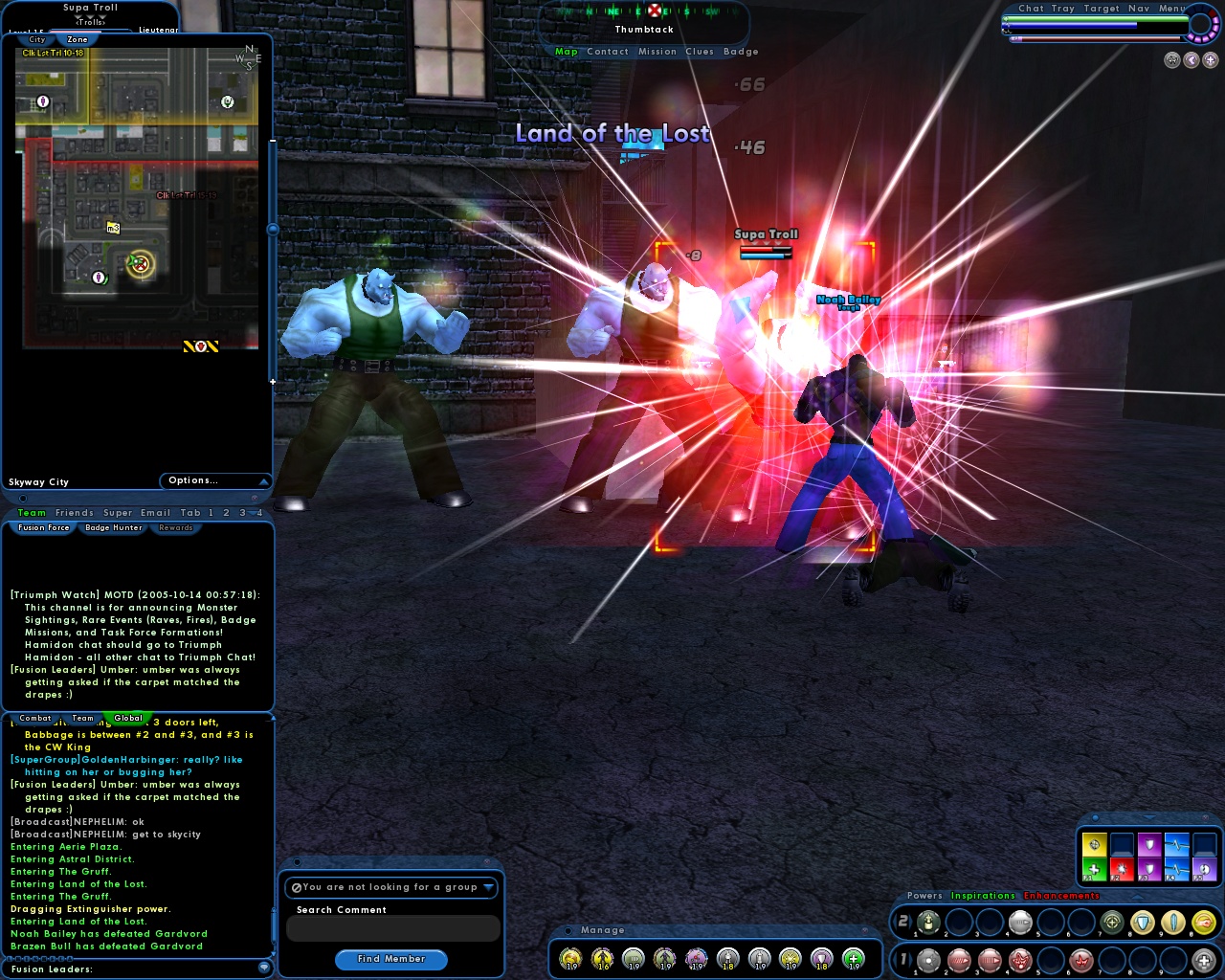
Task: Activate the targeting reticle power in slot 7
Action: 1111,923
